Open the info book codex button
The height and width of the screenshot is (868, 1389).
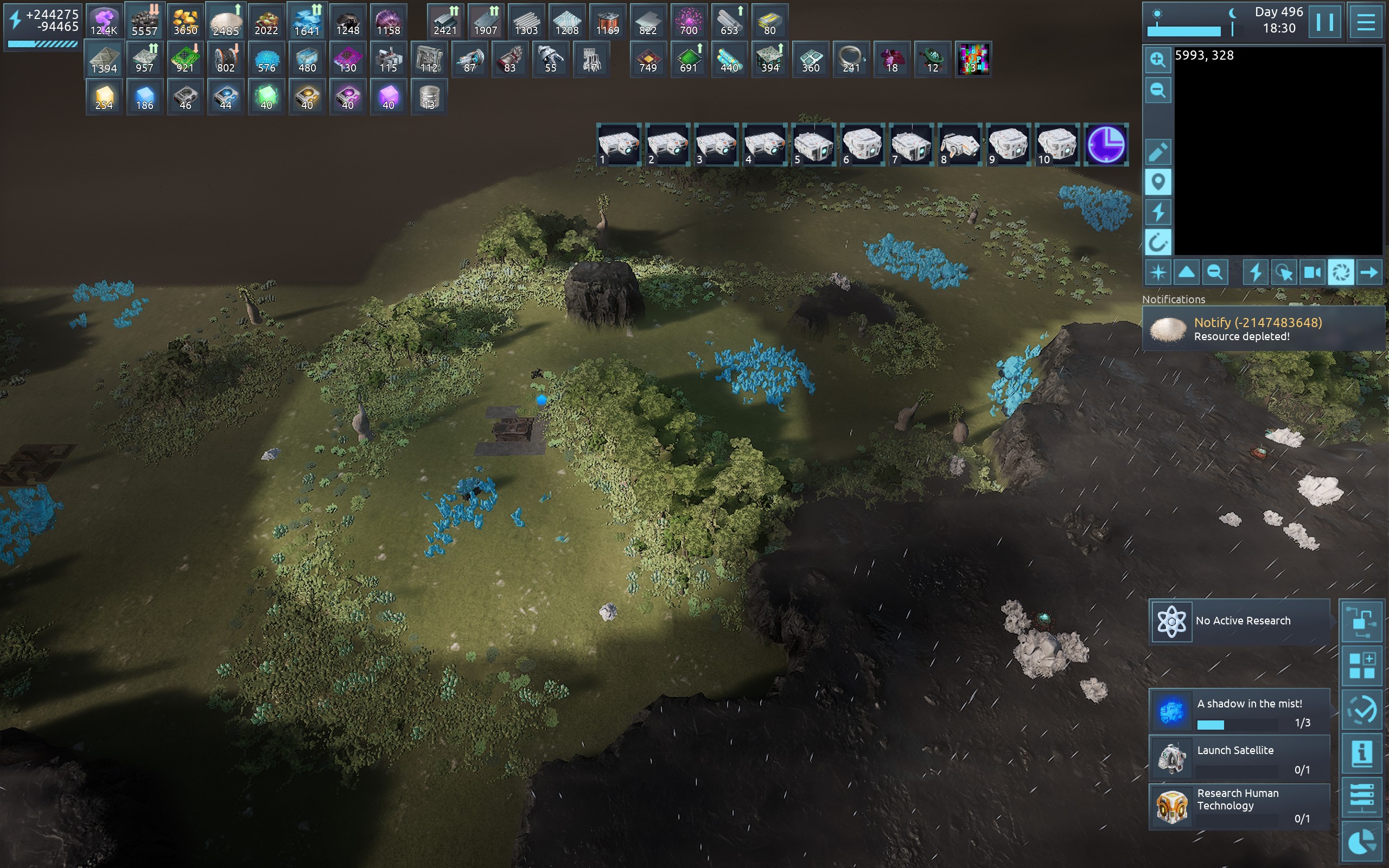pos(1362,754)
